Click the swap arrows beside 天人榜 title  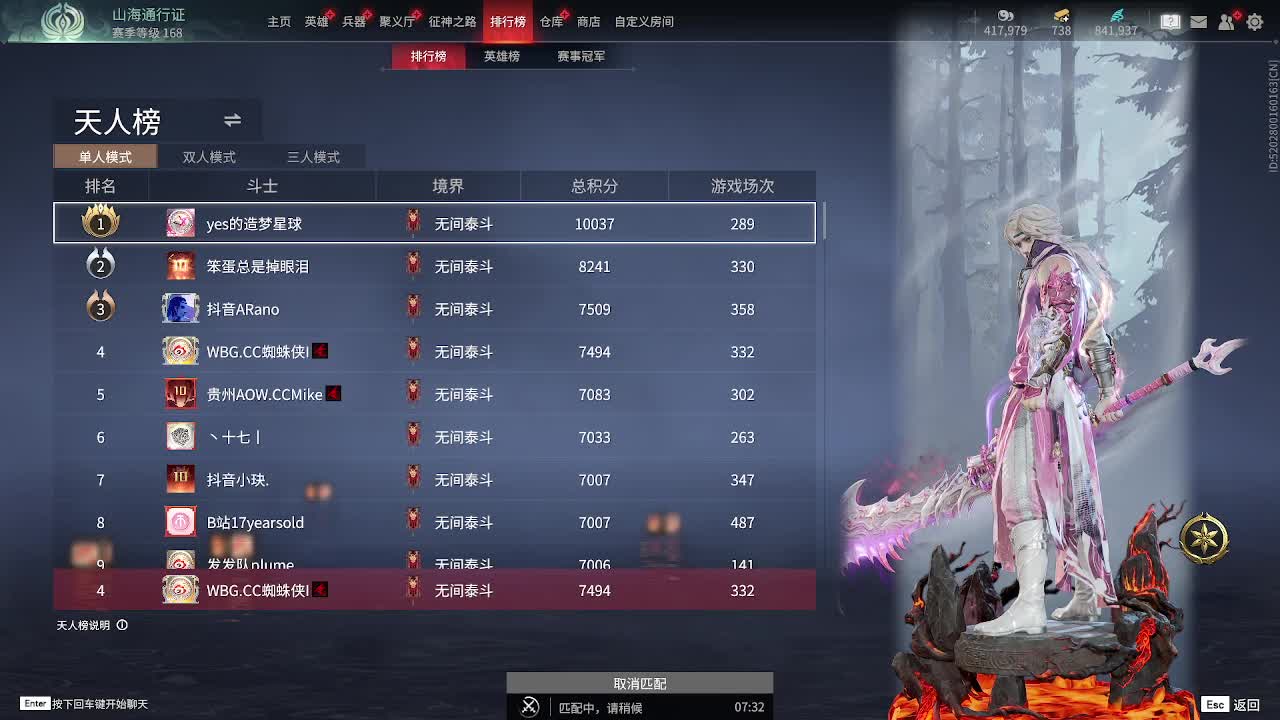point(232,120)
